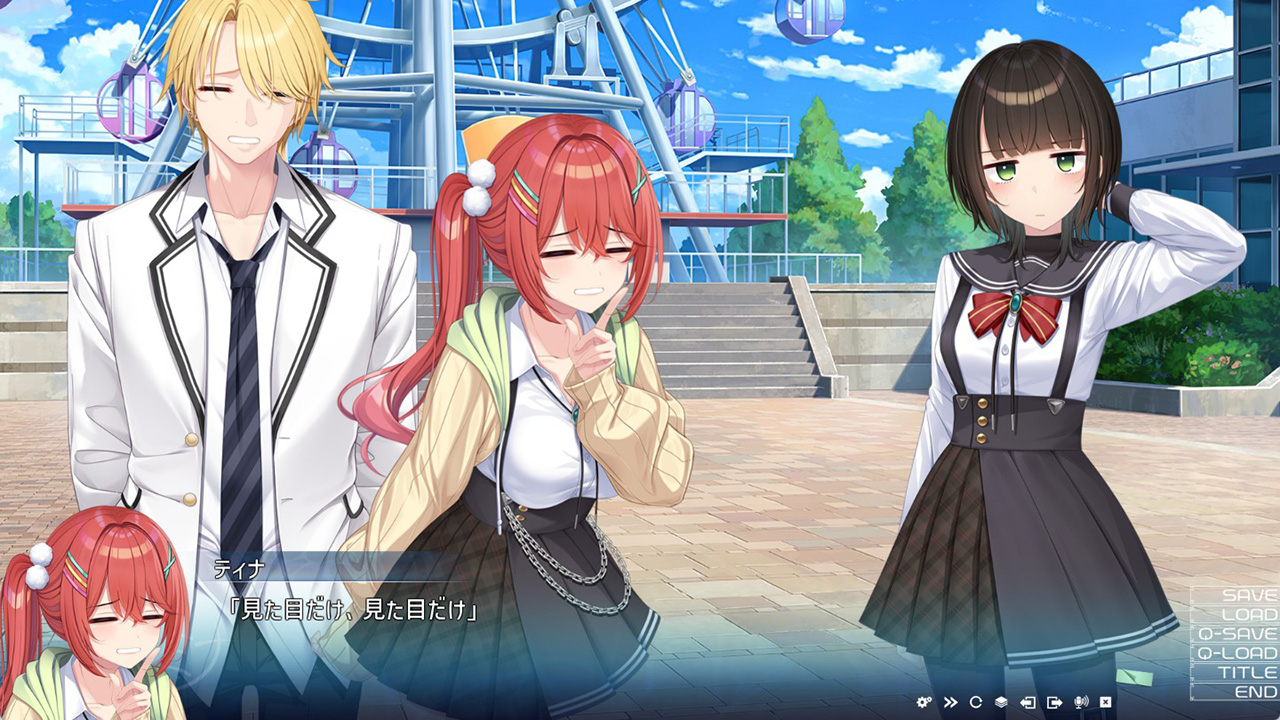The image size is (1280, 720).
Task: Toggle auto mode with the circular arrow icon
Action: 976,702
